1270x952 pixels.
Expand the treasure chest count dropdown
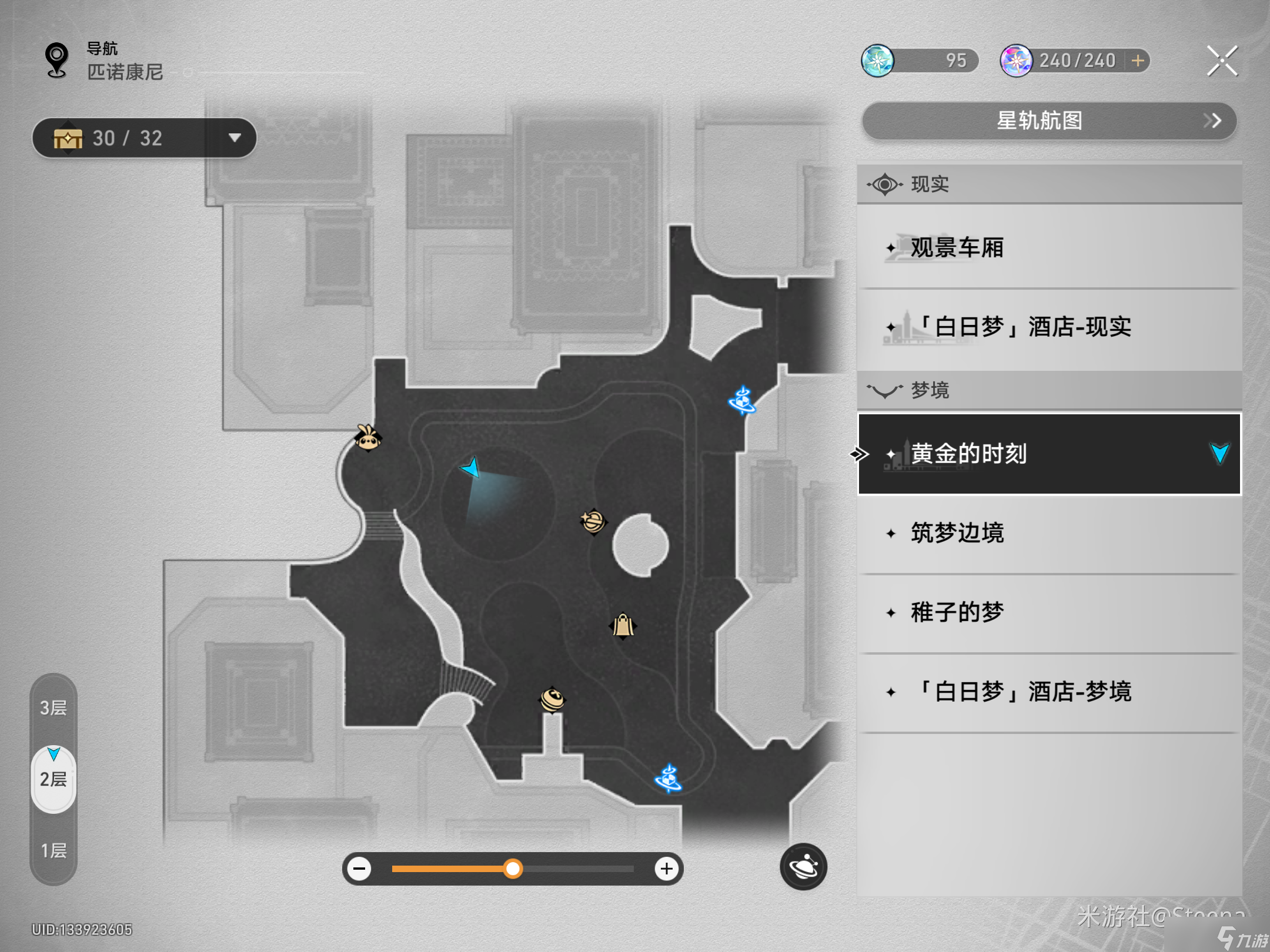235,138
